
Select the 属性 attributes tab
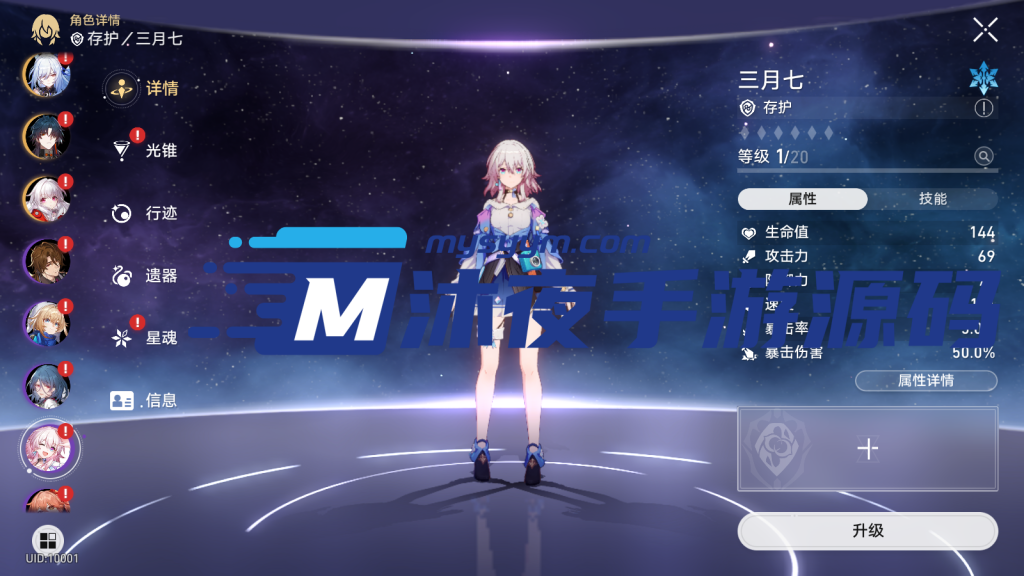(802, 199)
